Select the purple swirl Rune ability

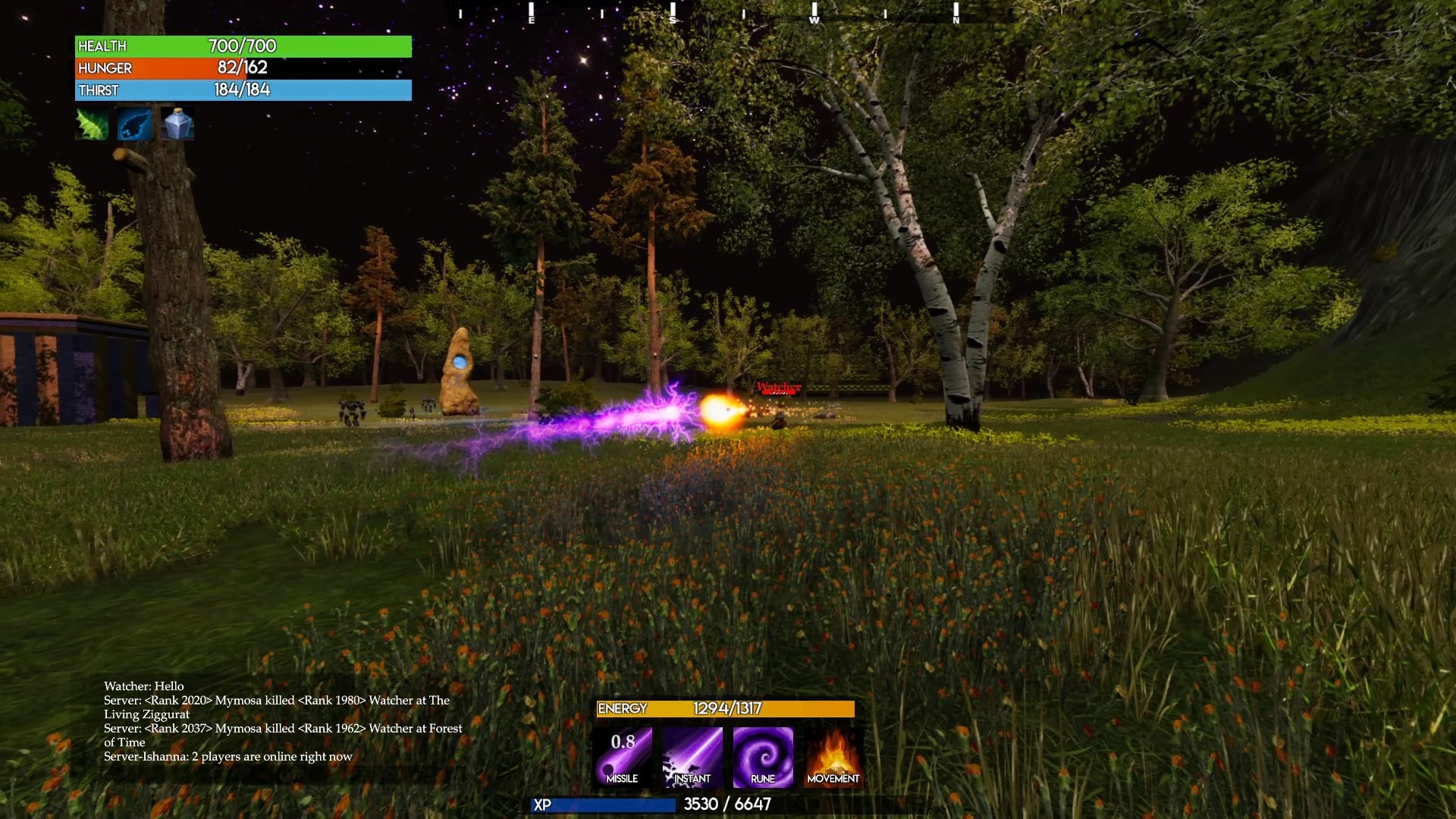pyautogui.click(x=763, y=757)
